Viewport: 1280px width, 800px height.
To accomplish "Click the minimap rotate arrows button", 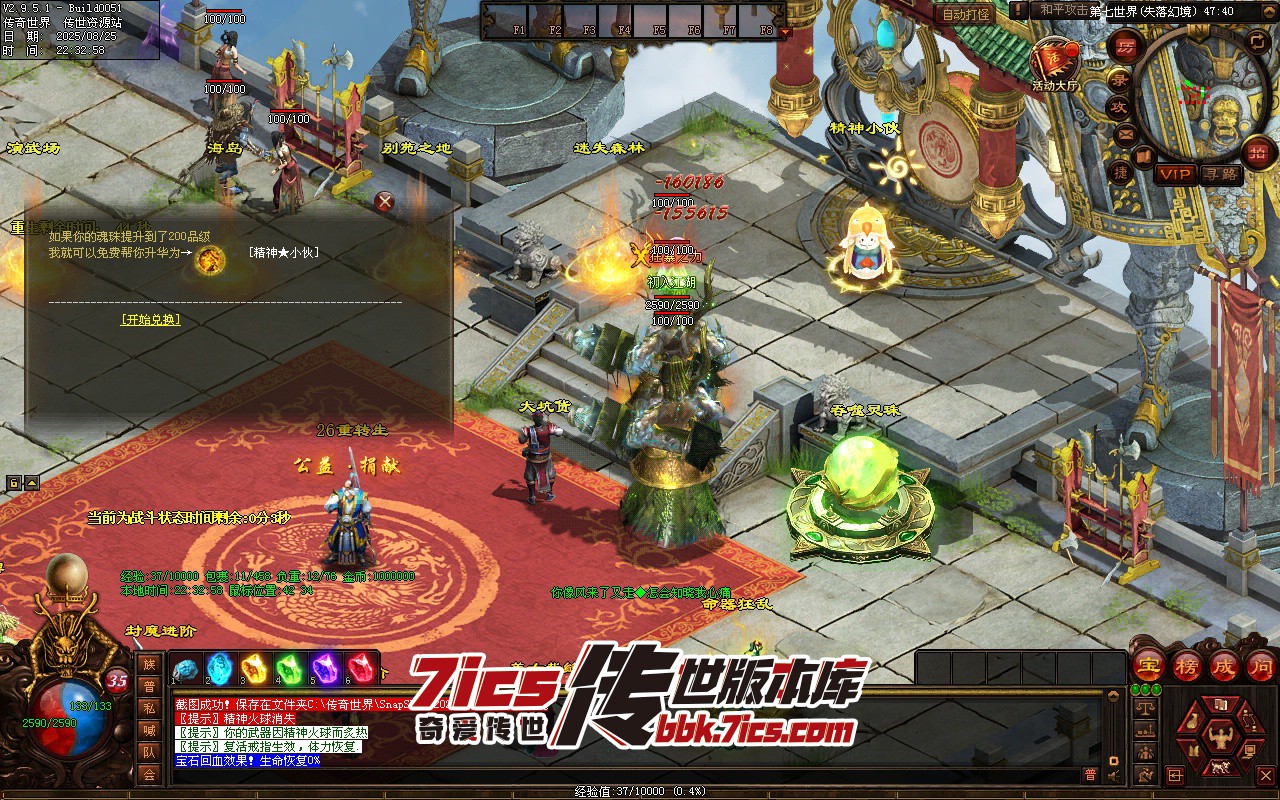I will pyautogui.click(x=1259, y=41).
